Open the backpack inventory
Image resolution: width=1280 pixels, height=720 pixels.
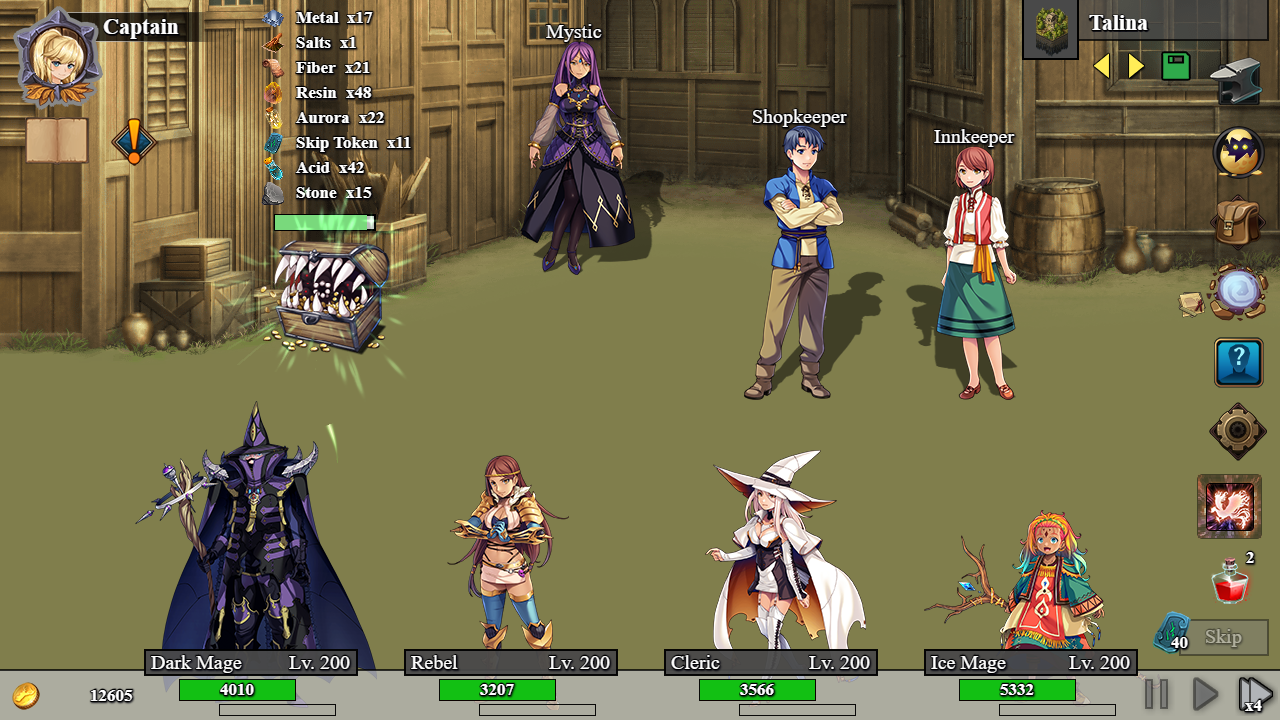[x=1238, y=221]
